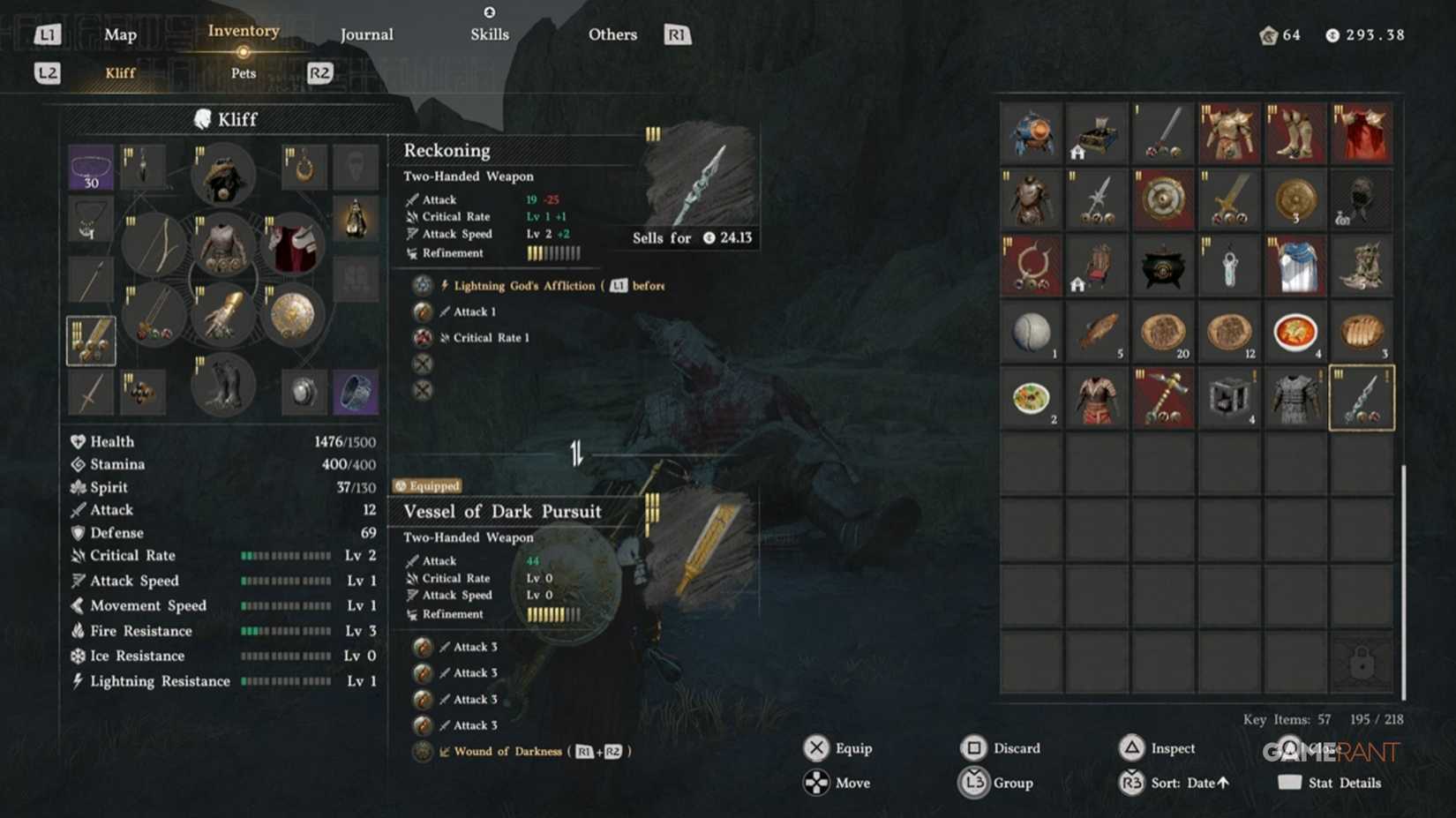The height and width of the screenshot is (818, 1456).
Task: Select the blue pet creature icon in inventory
Action: 1031,132
